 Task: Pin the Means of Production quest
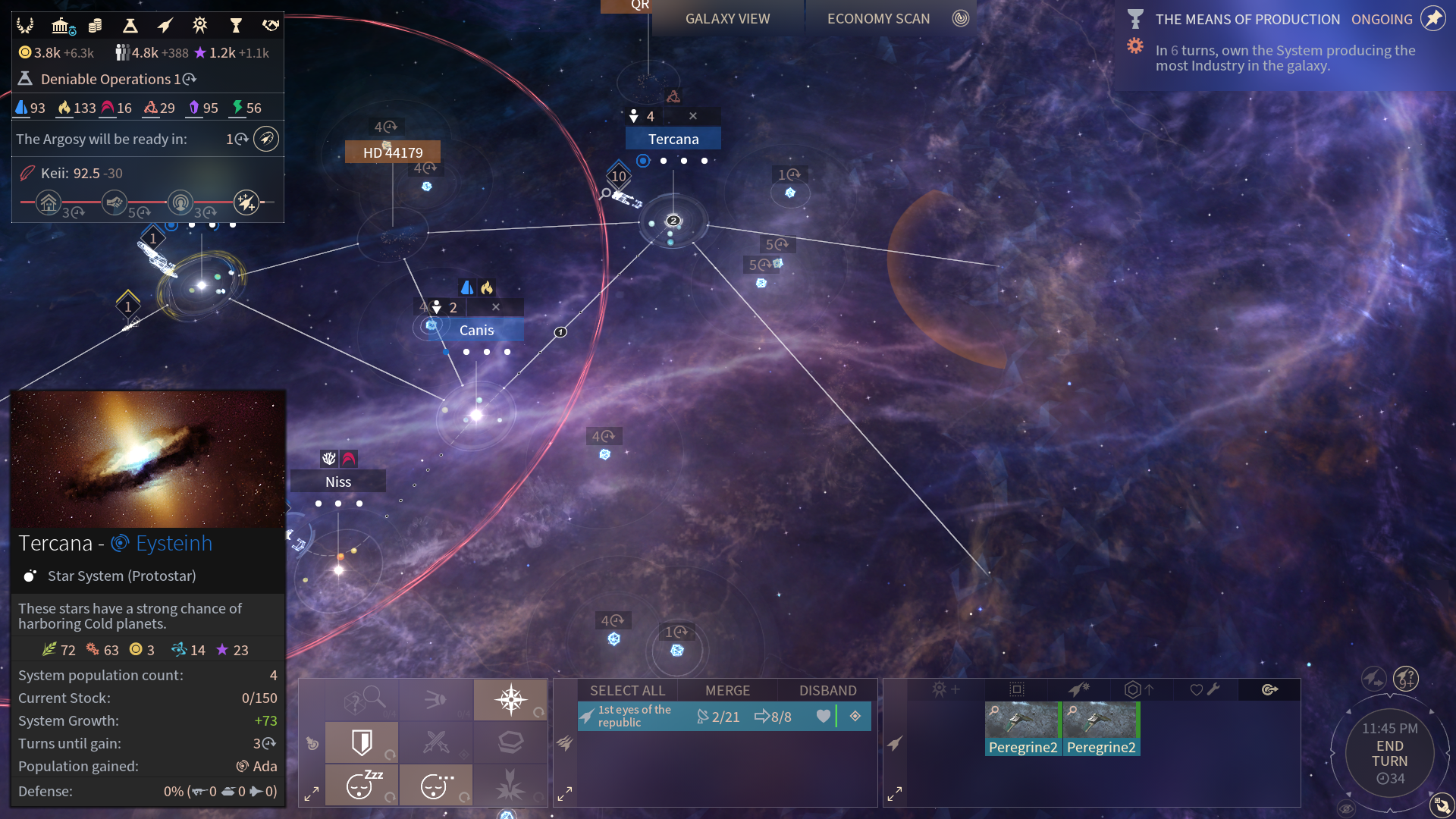[x=1432, y=19]
